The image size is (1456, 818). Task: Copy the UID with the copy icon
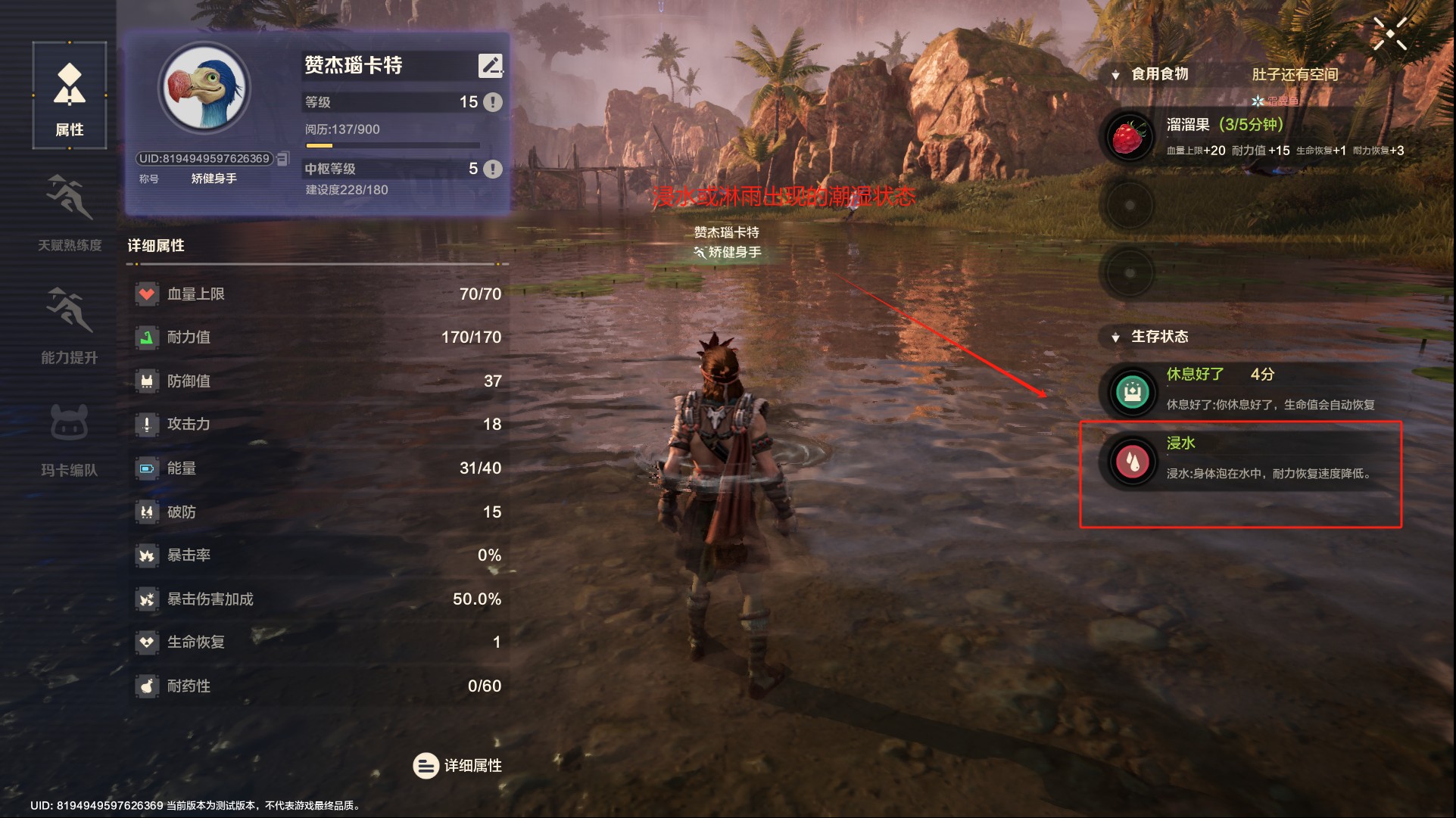283,159
